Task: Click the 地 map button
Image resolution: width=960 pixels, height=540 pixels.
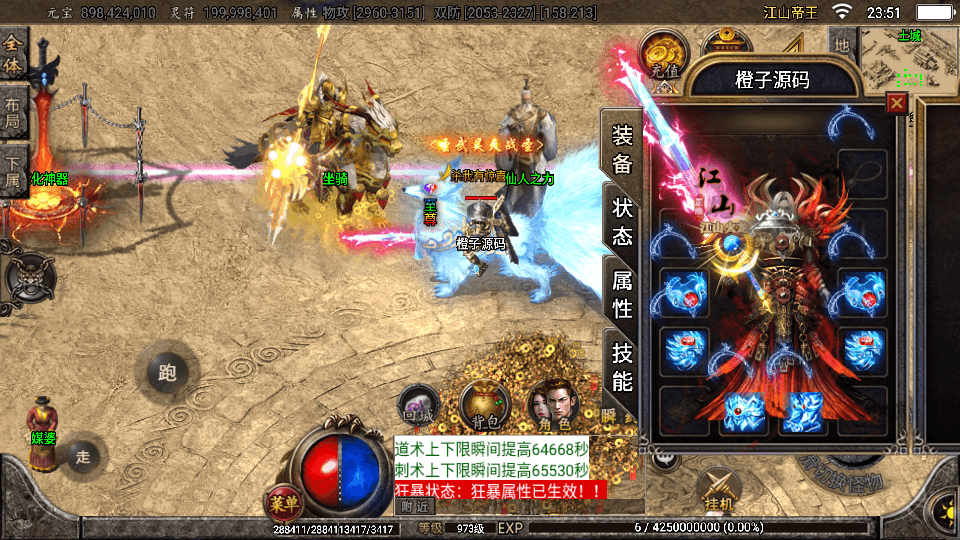Action: tap(842, 45)
